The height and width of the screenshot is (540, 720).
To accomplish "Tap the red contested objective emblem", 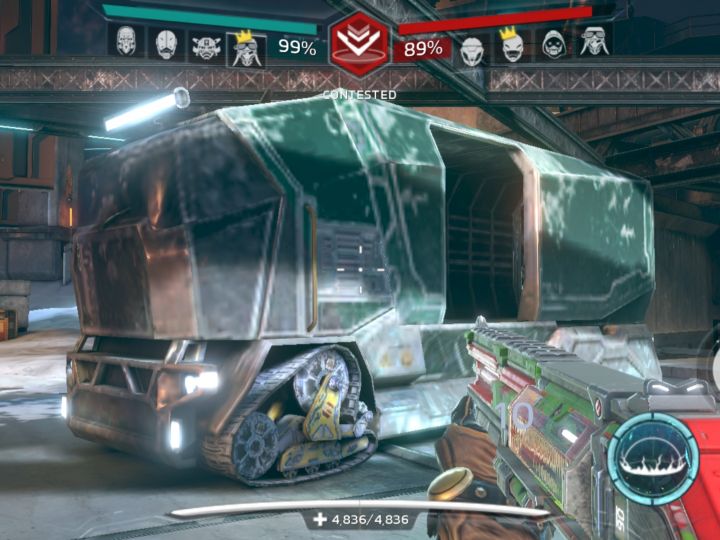I will pyautogui.click(x=359, y=44).
